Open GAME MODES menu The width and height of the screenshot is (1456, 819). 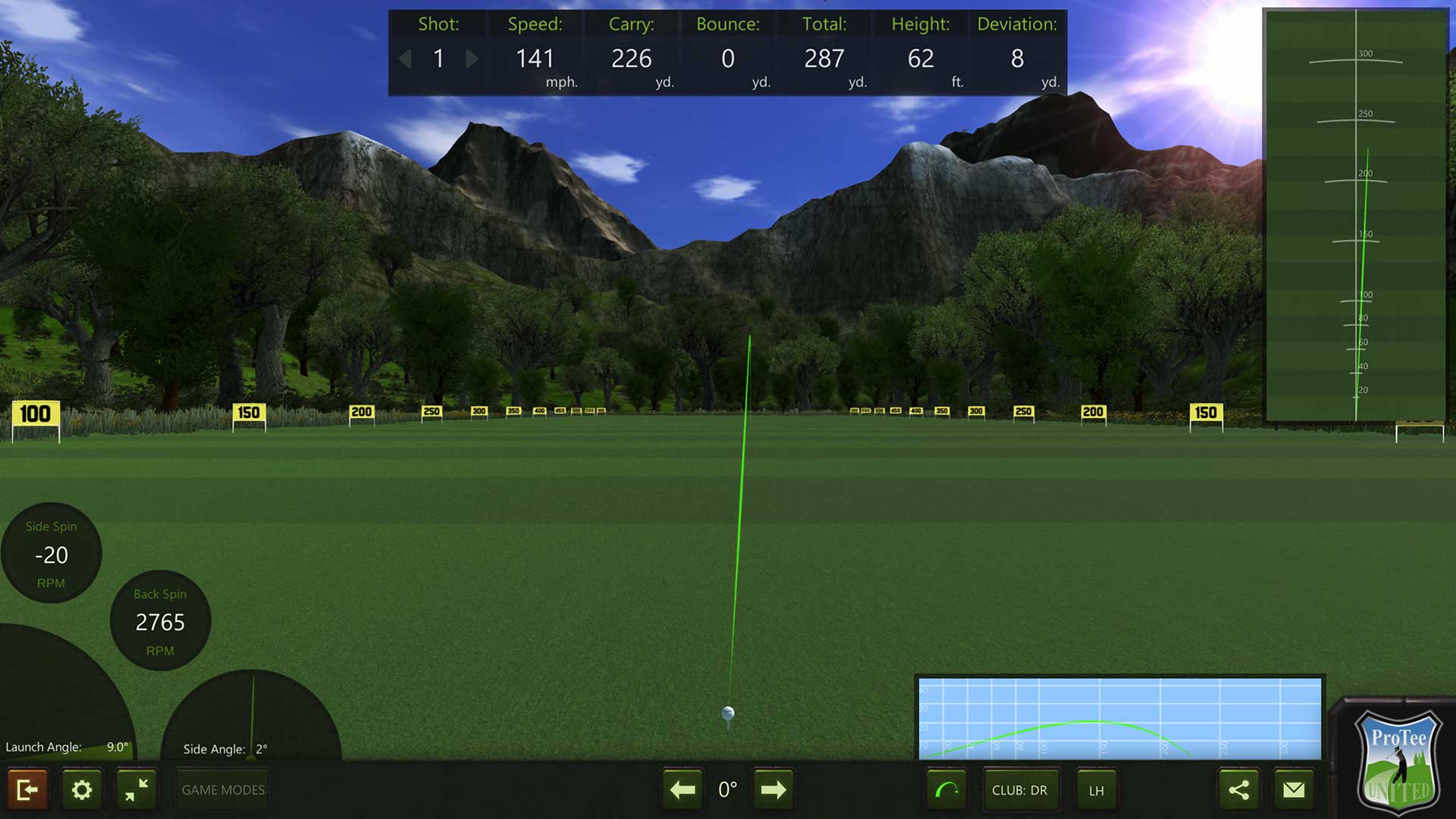click(x=223, y=790)
